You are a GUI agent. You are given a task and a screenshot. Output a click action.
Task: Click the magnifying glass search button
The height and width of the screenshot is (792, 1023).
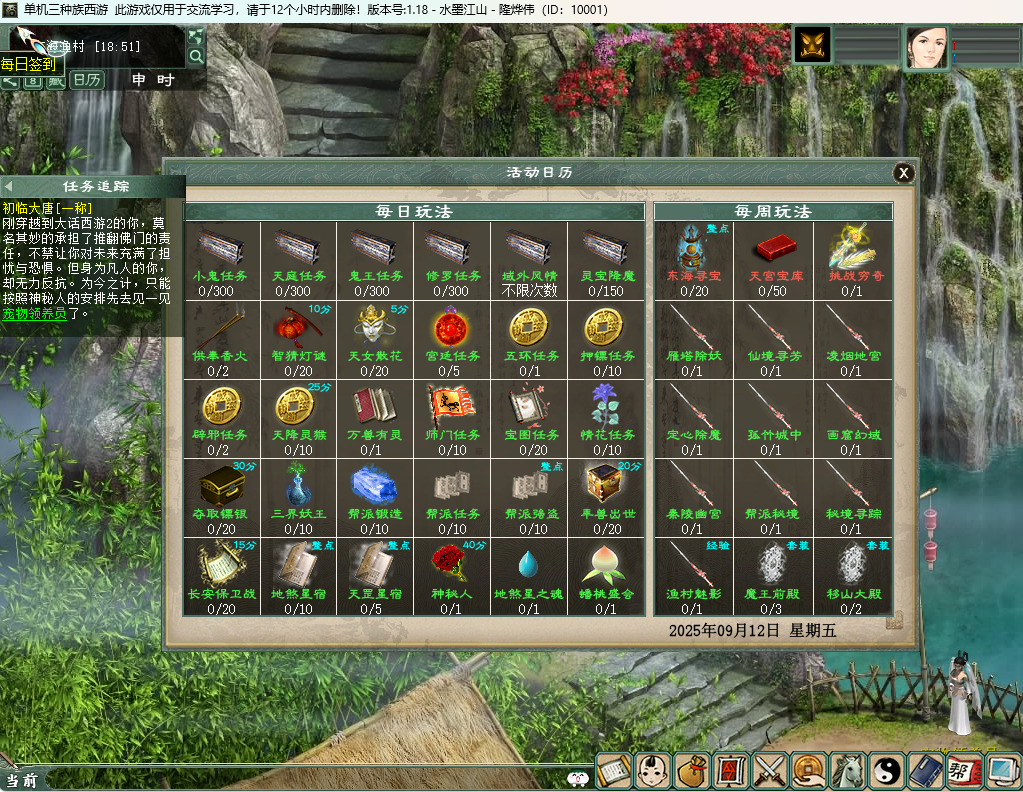click(195, 56)
